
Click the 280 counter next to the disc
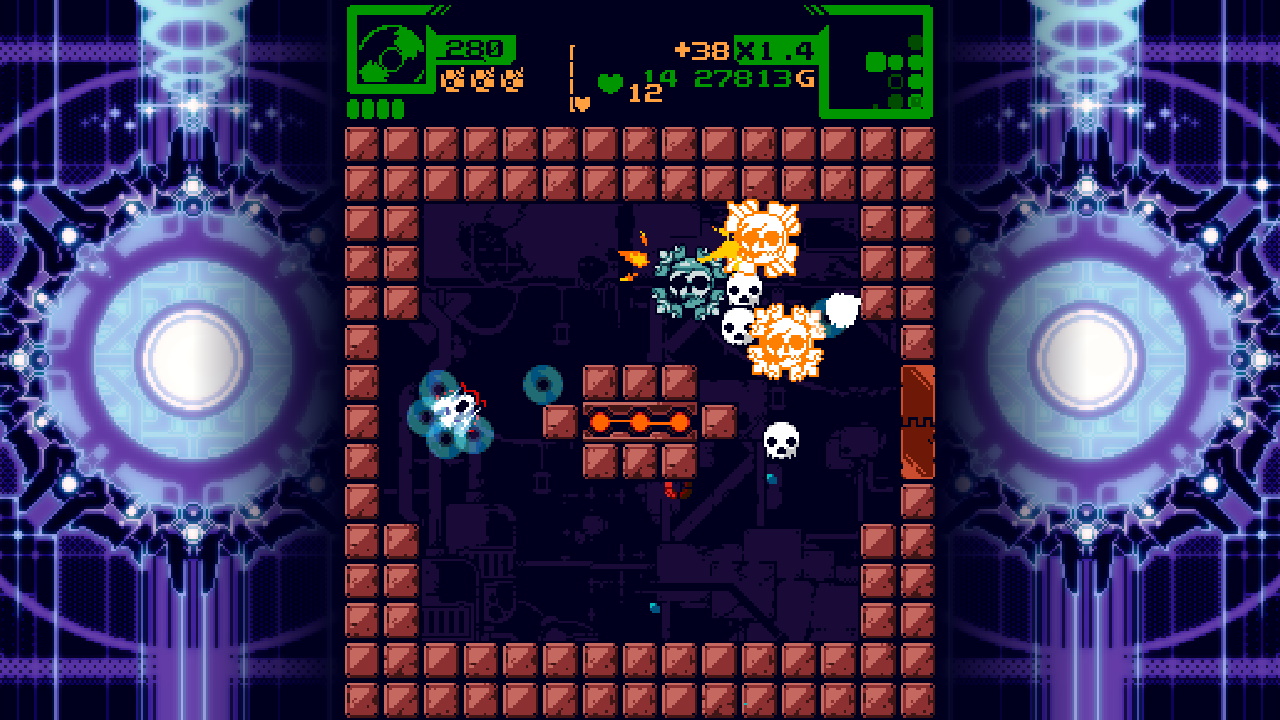[476, 47]
